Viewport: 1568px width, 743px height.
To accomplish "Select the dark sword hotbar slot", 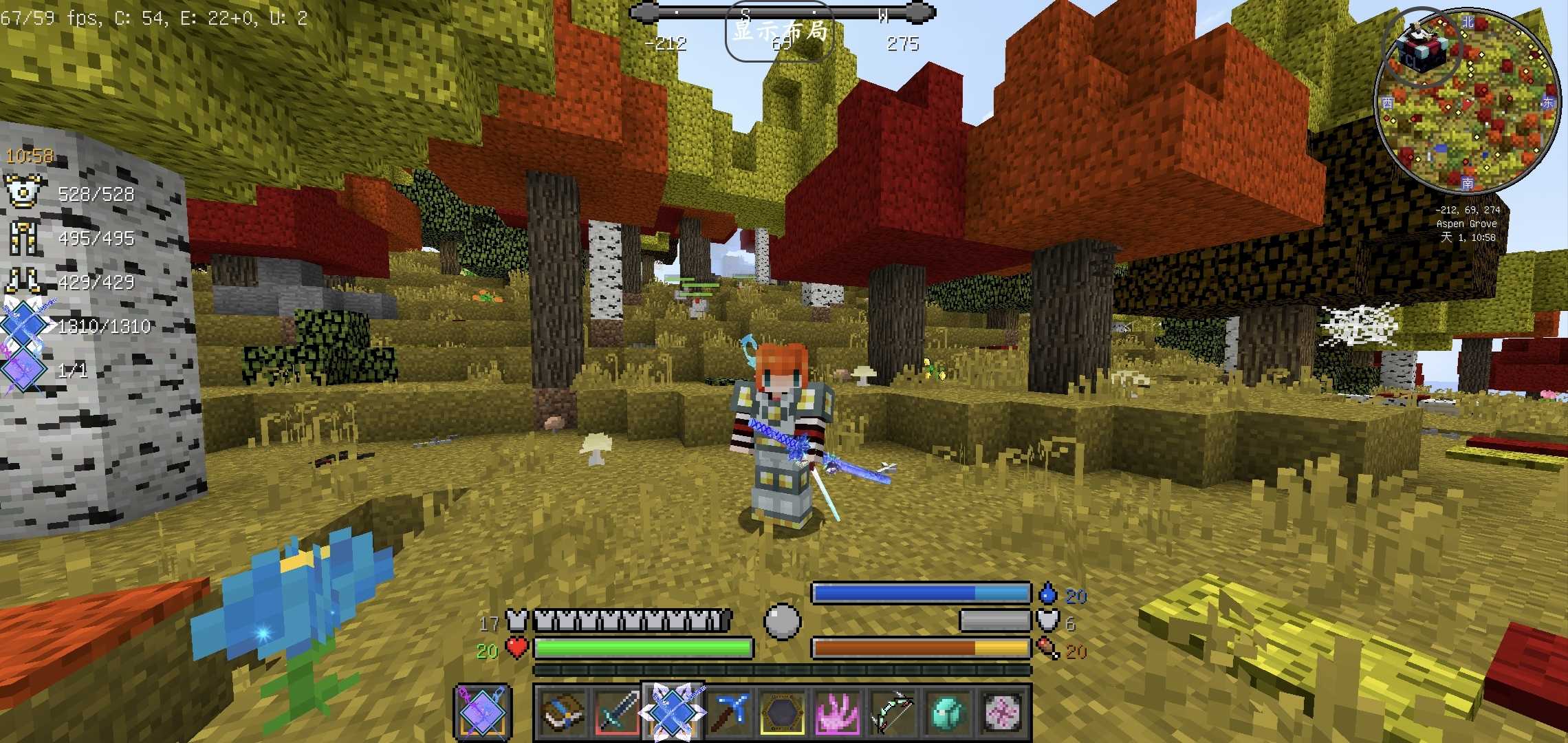I will (x=617, y=712).
